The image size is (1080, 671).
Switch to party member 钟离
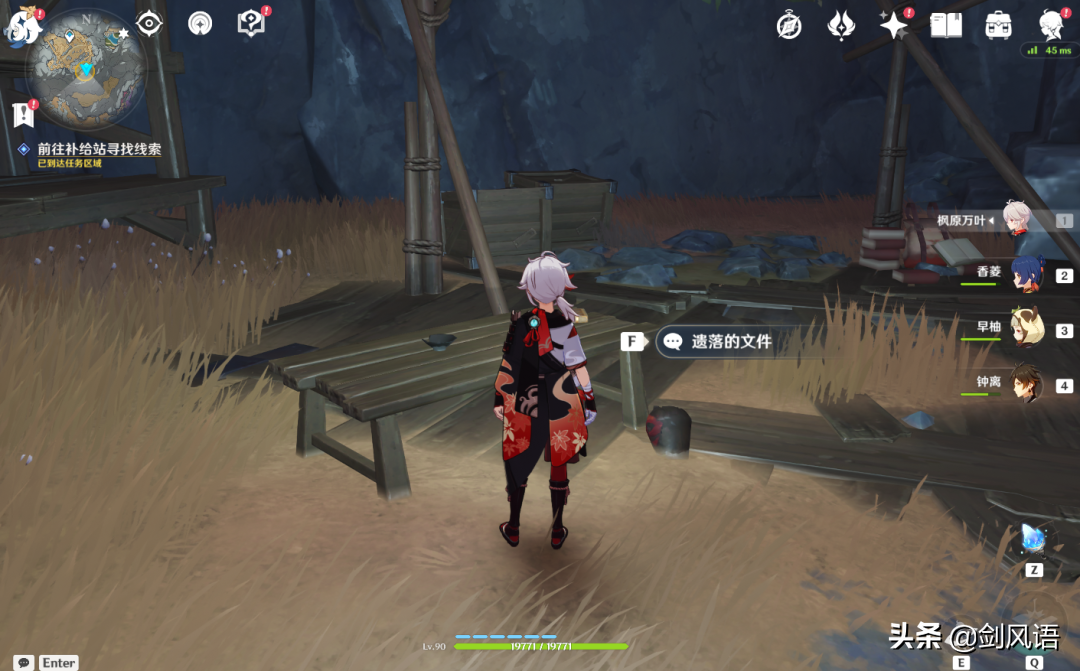coord(1025,385)
